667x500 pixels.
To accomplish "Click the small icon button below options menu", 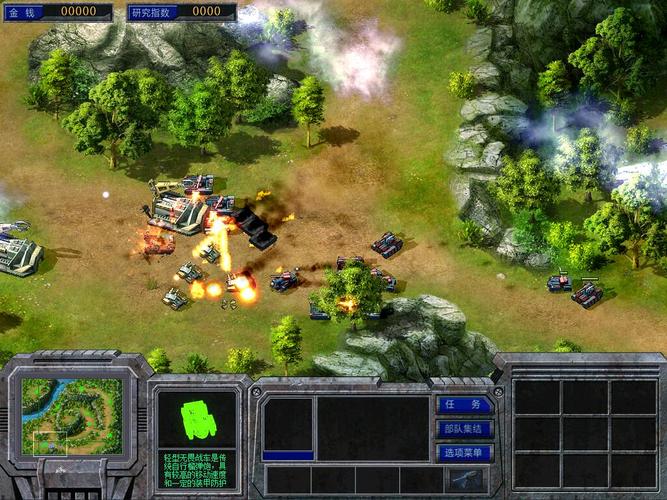I will click(465, 479).
